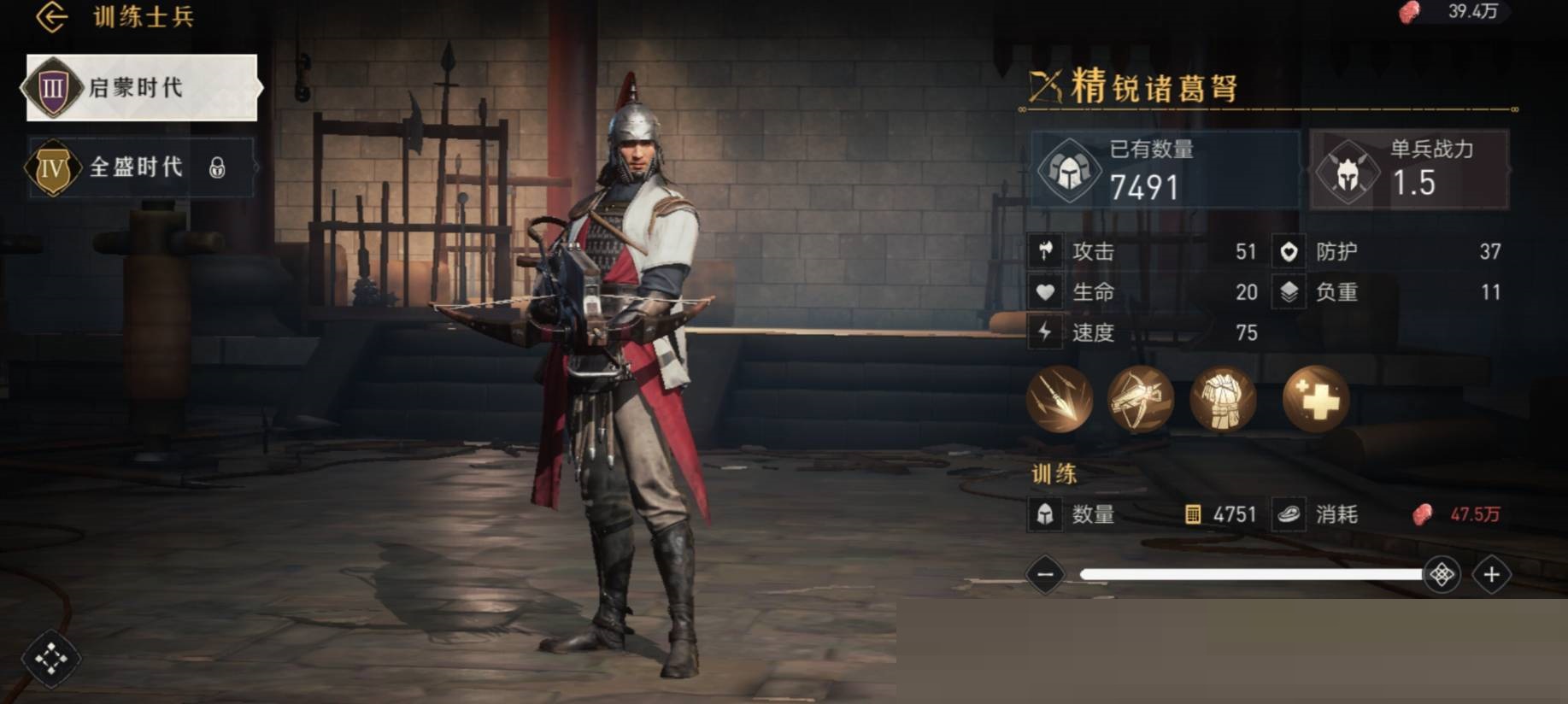View the armor skill icon
The width and height of the screenshot is (1568, 704).
tap(1223, 399)
